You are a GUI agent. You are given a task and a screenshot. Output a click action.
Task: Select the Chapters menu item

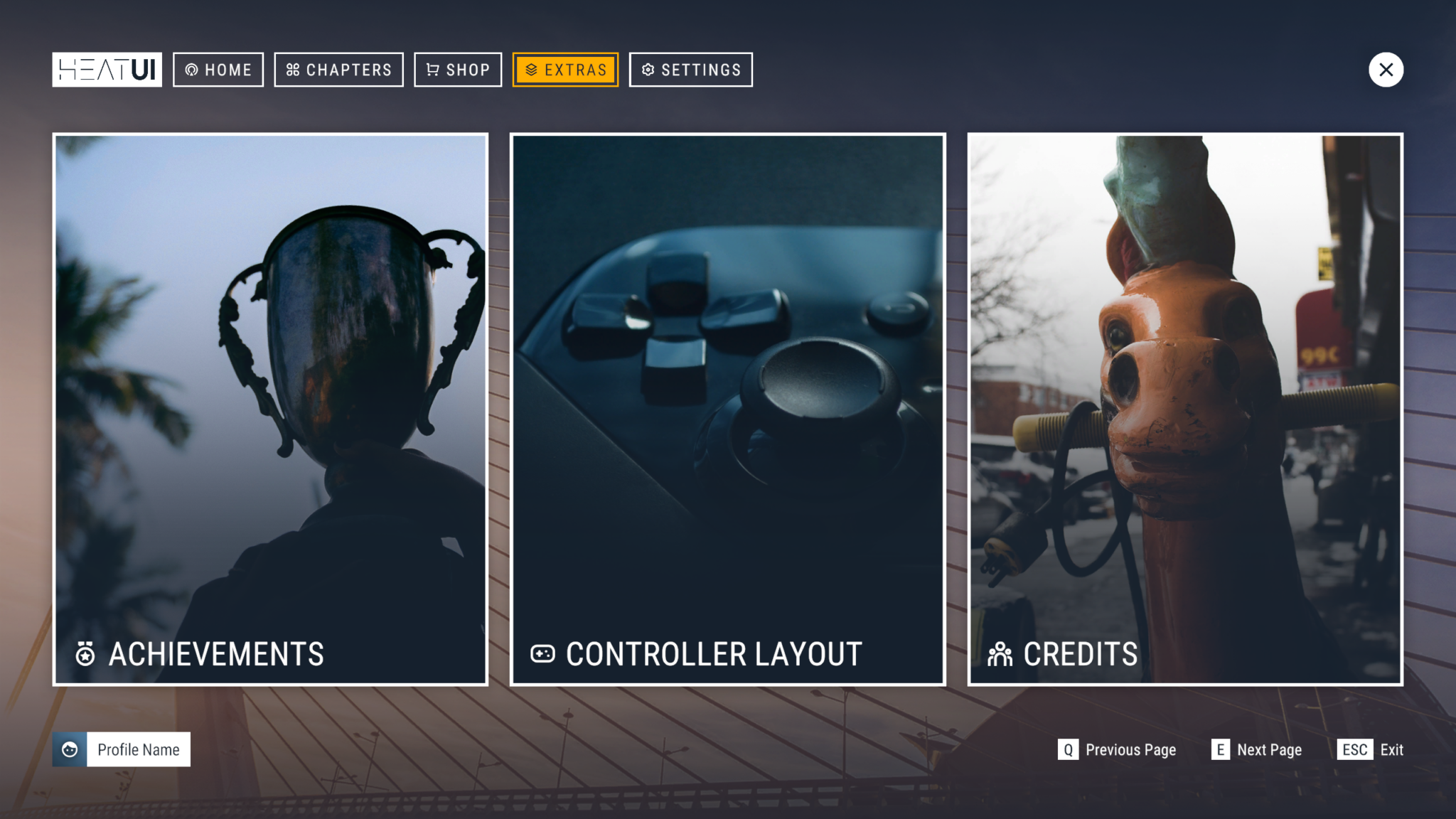[338, 69]
